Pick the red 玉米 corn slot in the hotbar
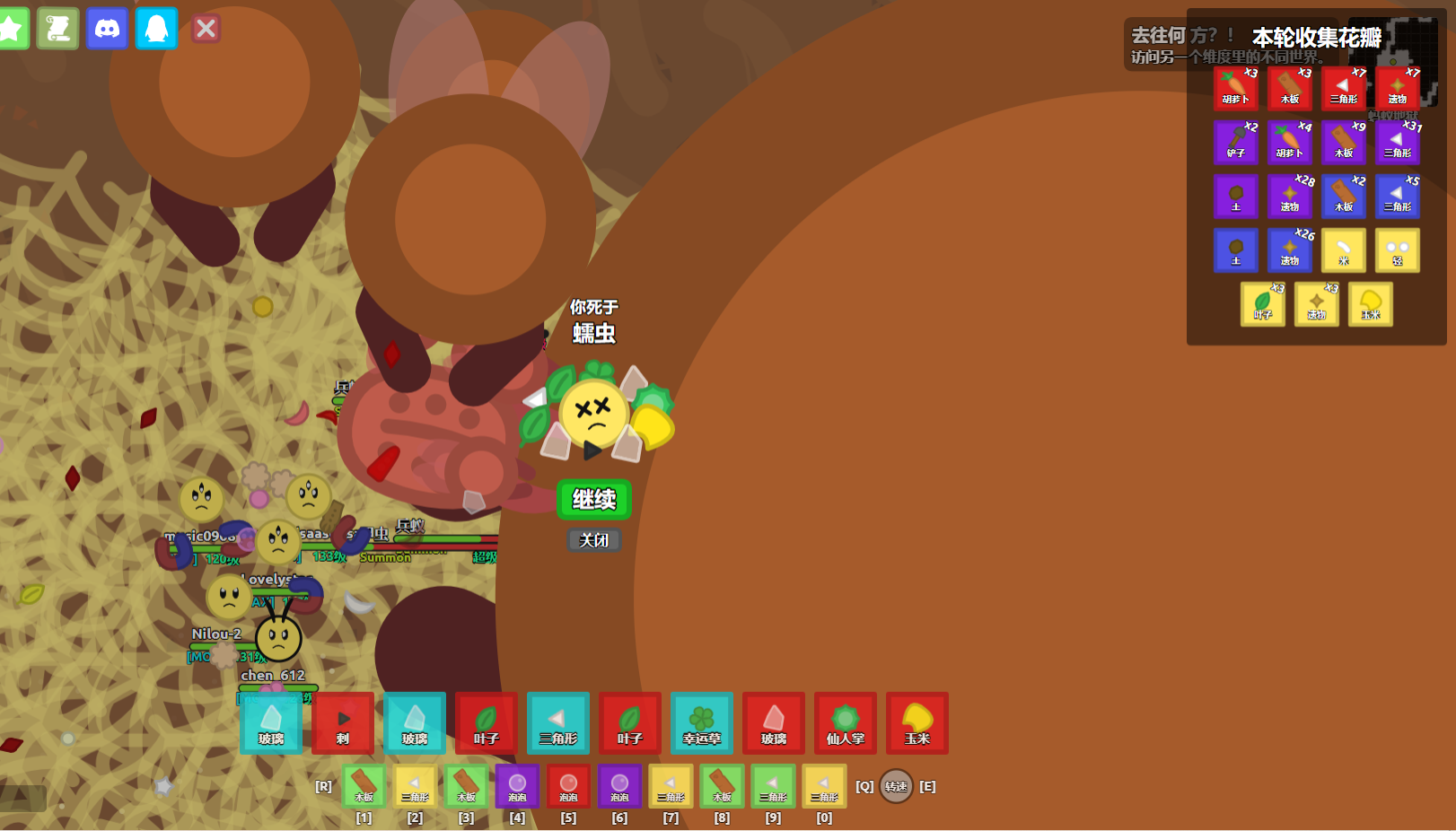 (917, 722)
